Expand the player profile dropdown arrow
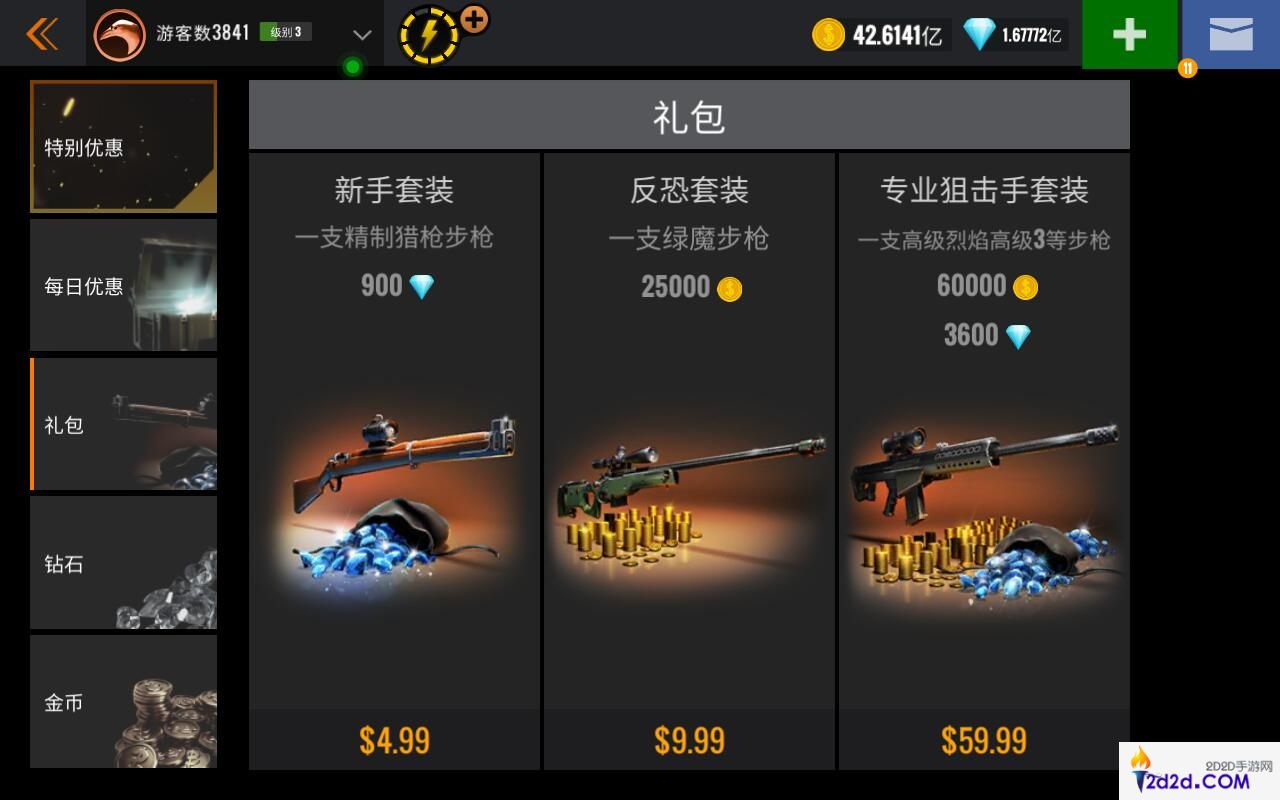 click(362, 35)
